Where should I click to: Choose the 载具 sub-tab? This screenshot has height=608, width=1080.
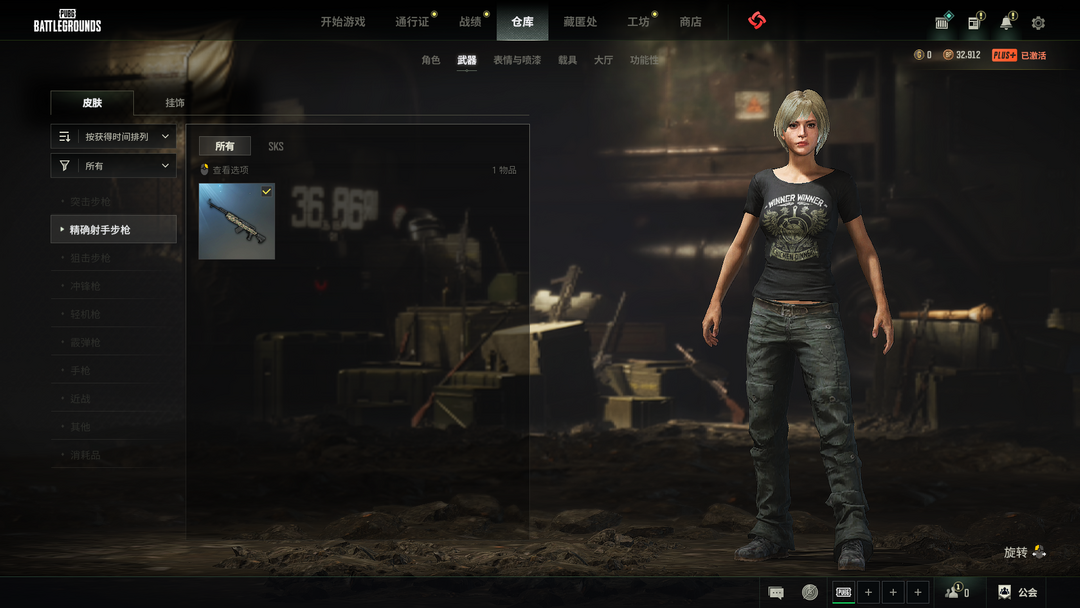[567, 61]
